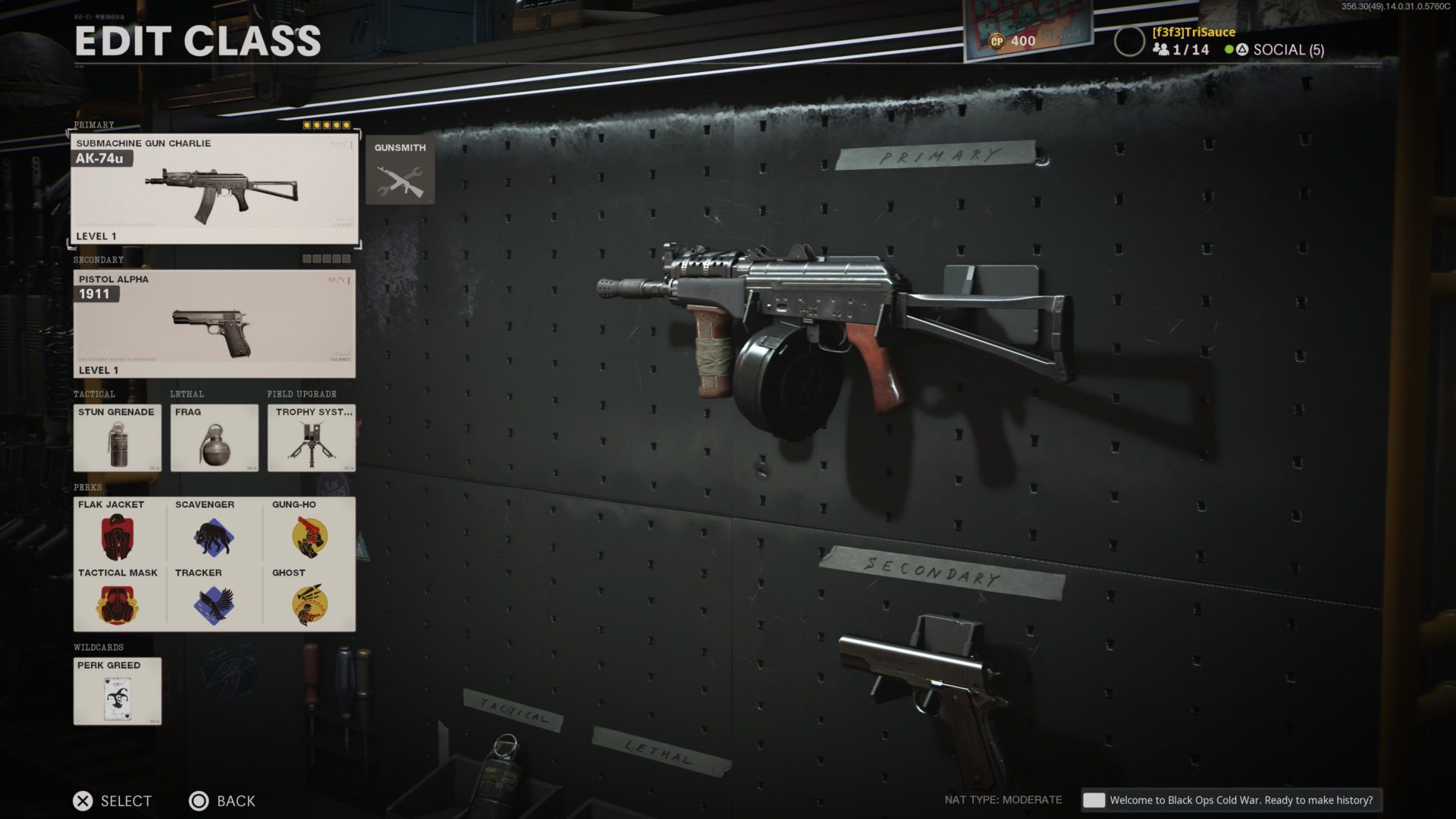
Task: Open the f3f3 TriSauce player profile
Action: [1193, 32]
